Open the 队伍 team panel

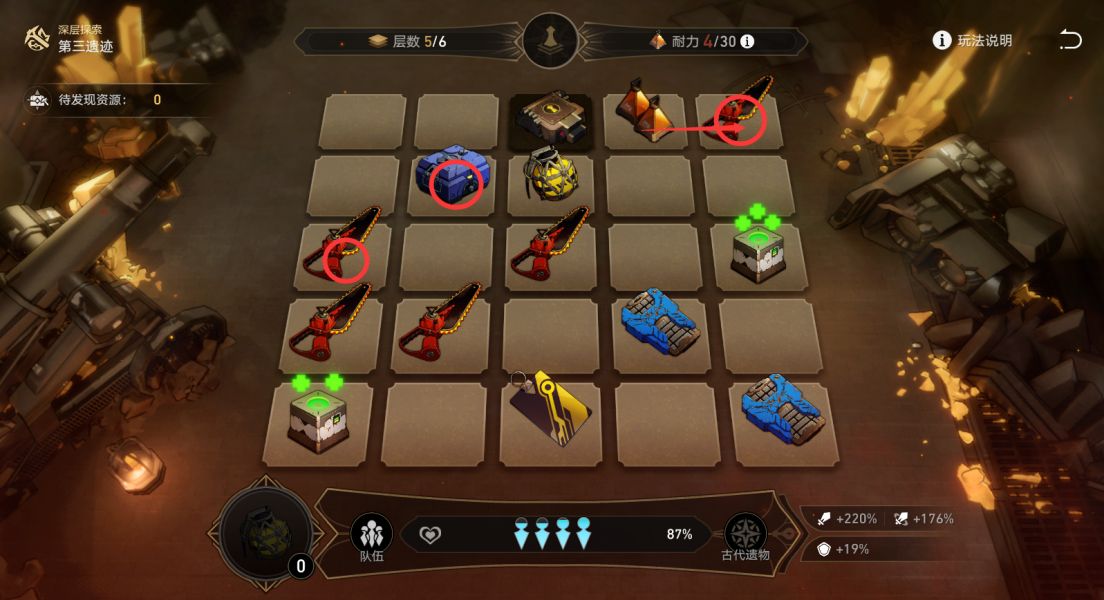[x=371, y=535]
